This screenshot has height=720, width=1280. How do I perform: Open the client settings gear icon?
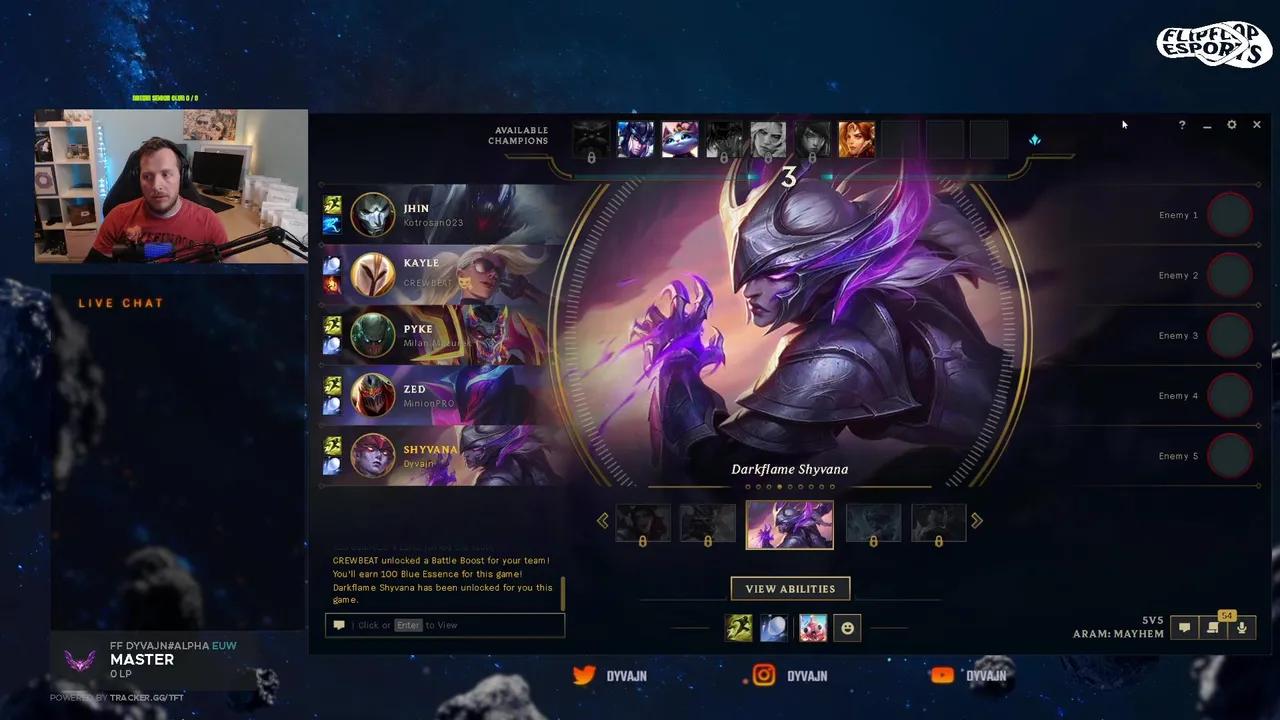[x=1232, y=125]
